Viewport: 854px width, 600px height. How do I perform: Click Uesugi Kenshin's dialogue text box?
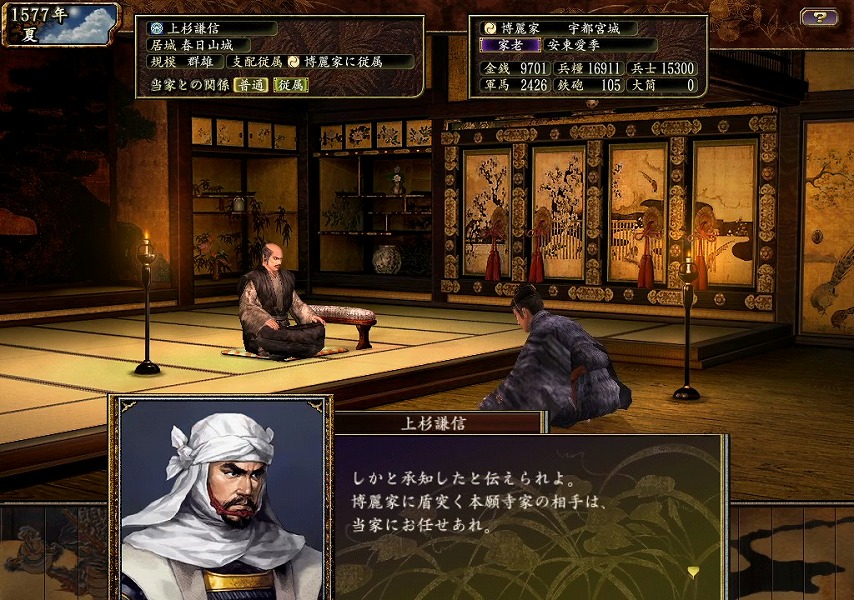coord(528,505)
